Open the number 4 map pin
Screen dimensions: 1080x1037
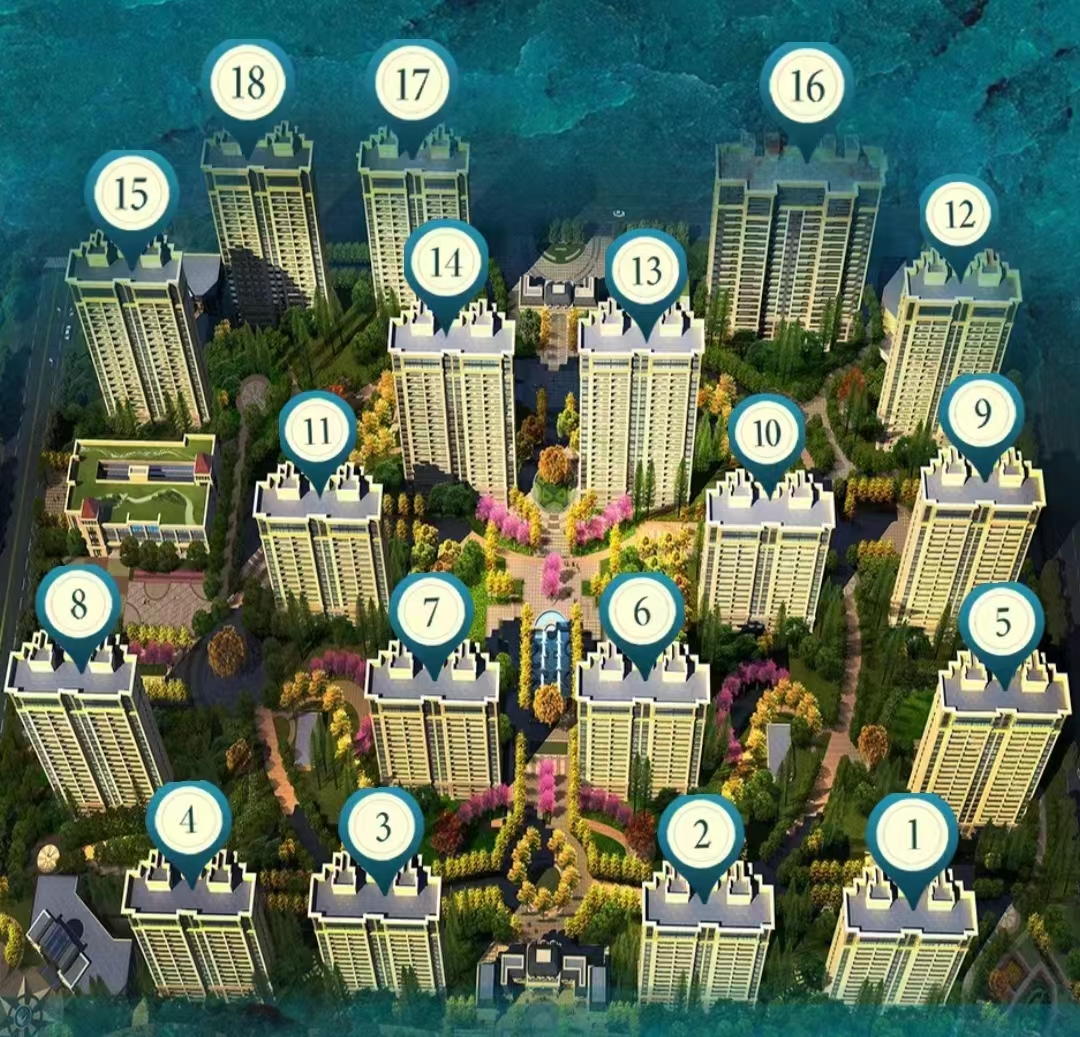pos(188,822)
